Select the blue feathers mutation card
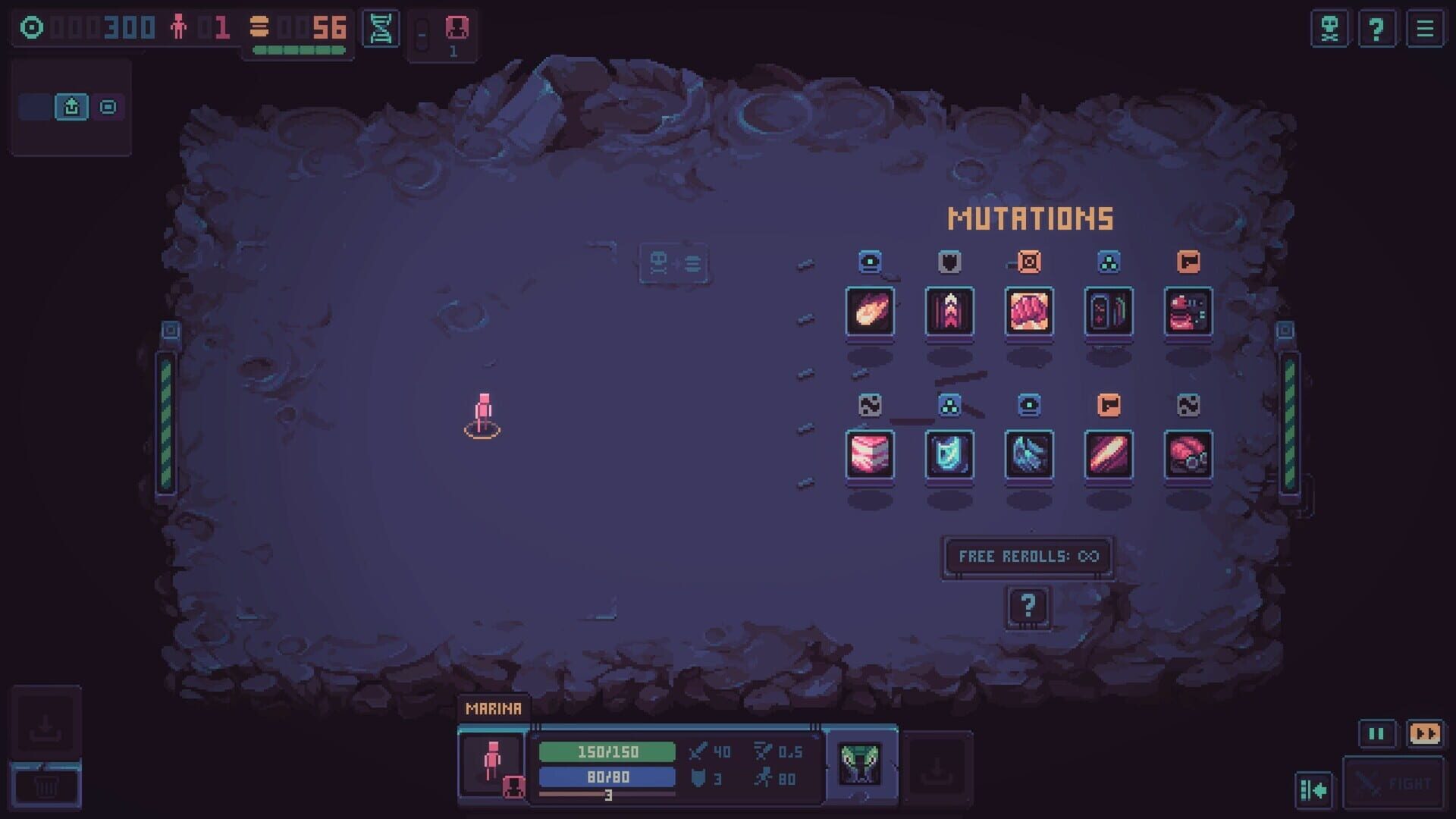The width and height of the screenshot is (1456, 819). pos(1029,455)
